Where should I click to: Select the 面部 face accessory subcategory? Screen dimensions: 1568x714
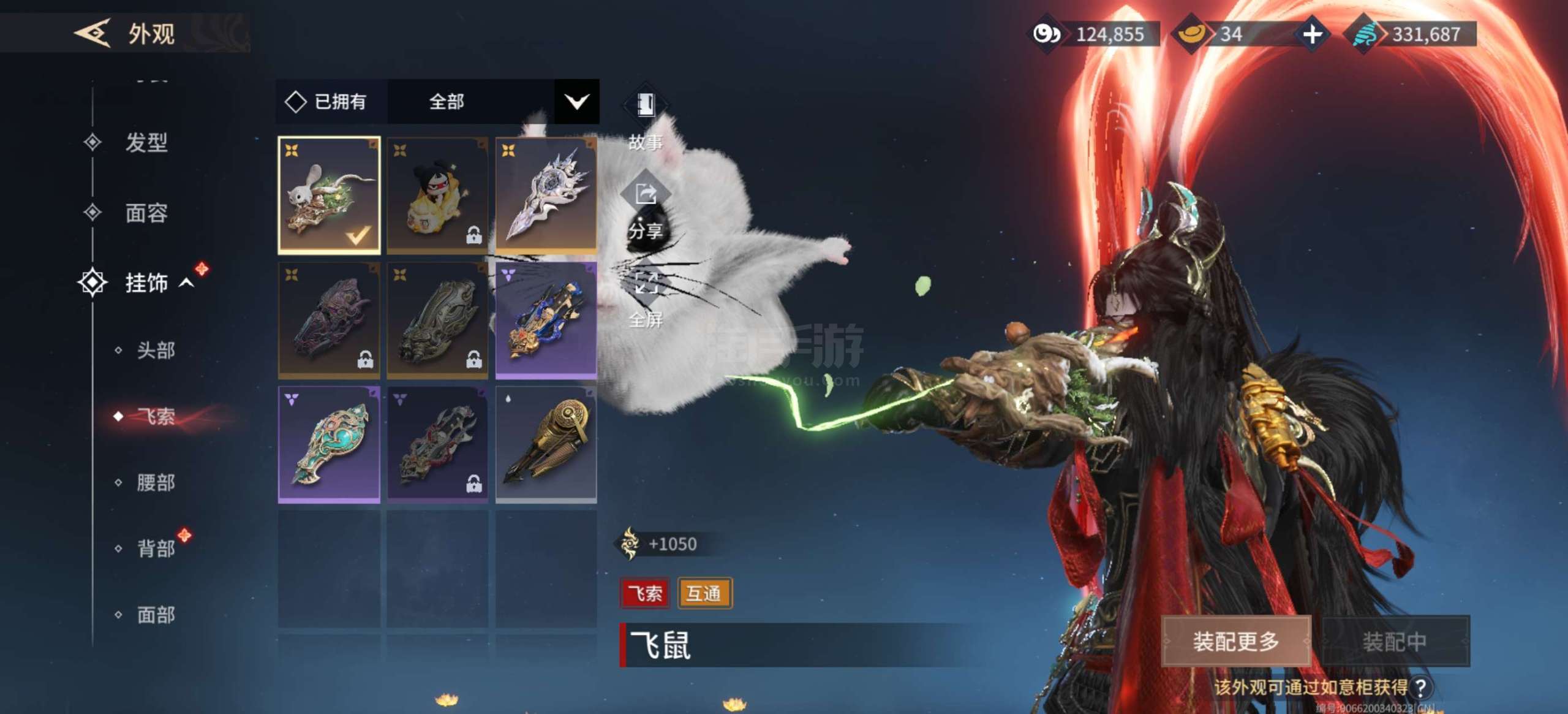coord(156,614)
